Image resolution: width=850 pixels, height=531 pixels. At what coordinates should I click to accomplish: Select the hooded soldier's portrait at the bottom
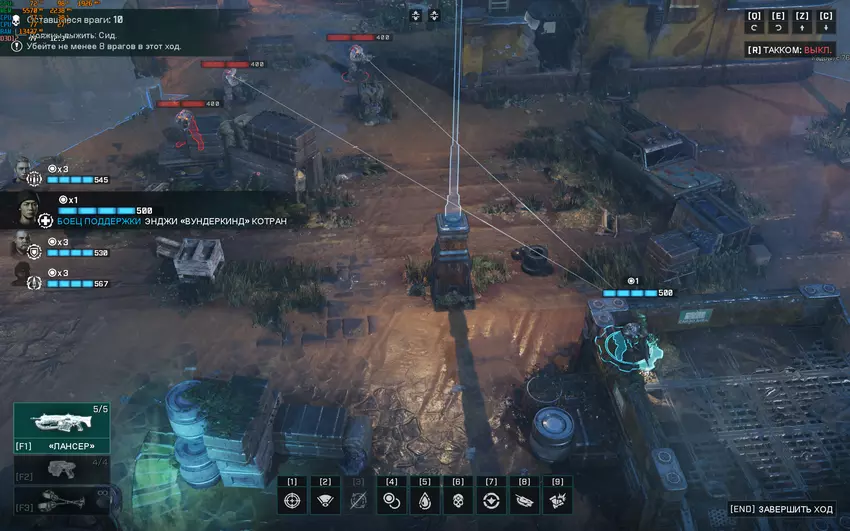click(21, 275)
